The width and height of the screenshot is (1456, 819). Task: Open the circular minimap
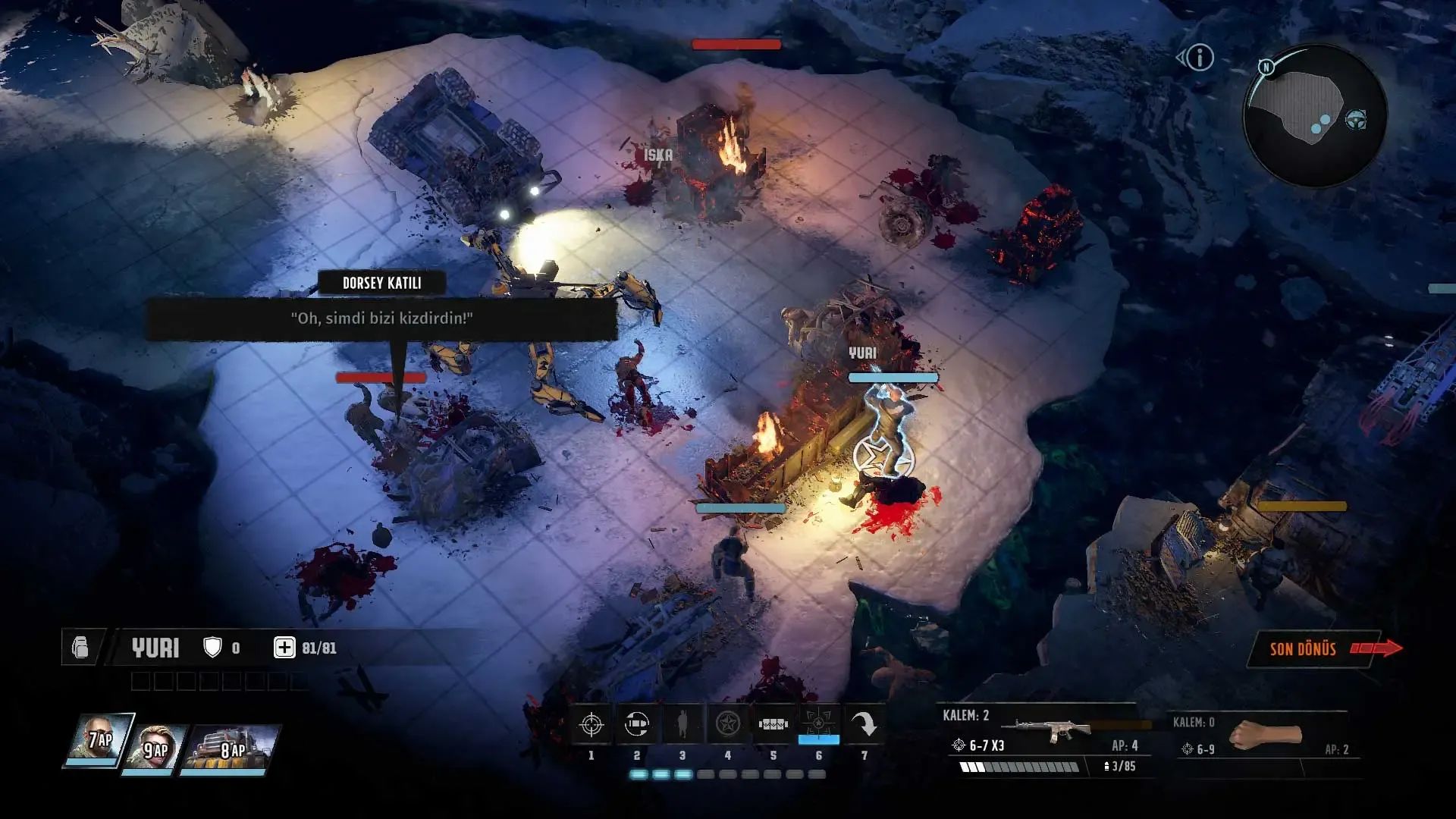click(x=1314, y=115)
